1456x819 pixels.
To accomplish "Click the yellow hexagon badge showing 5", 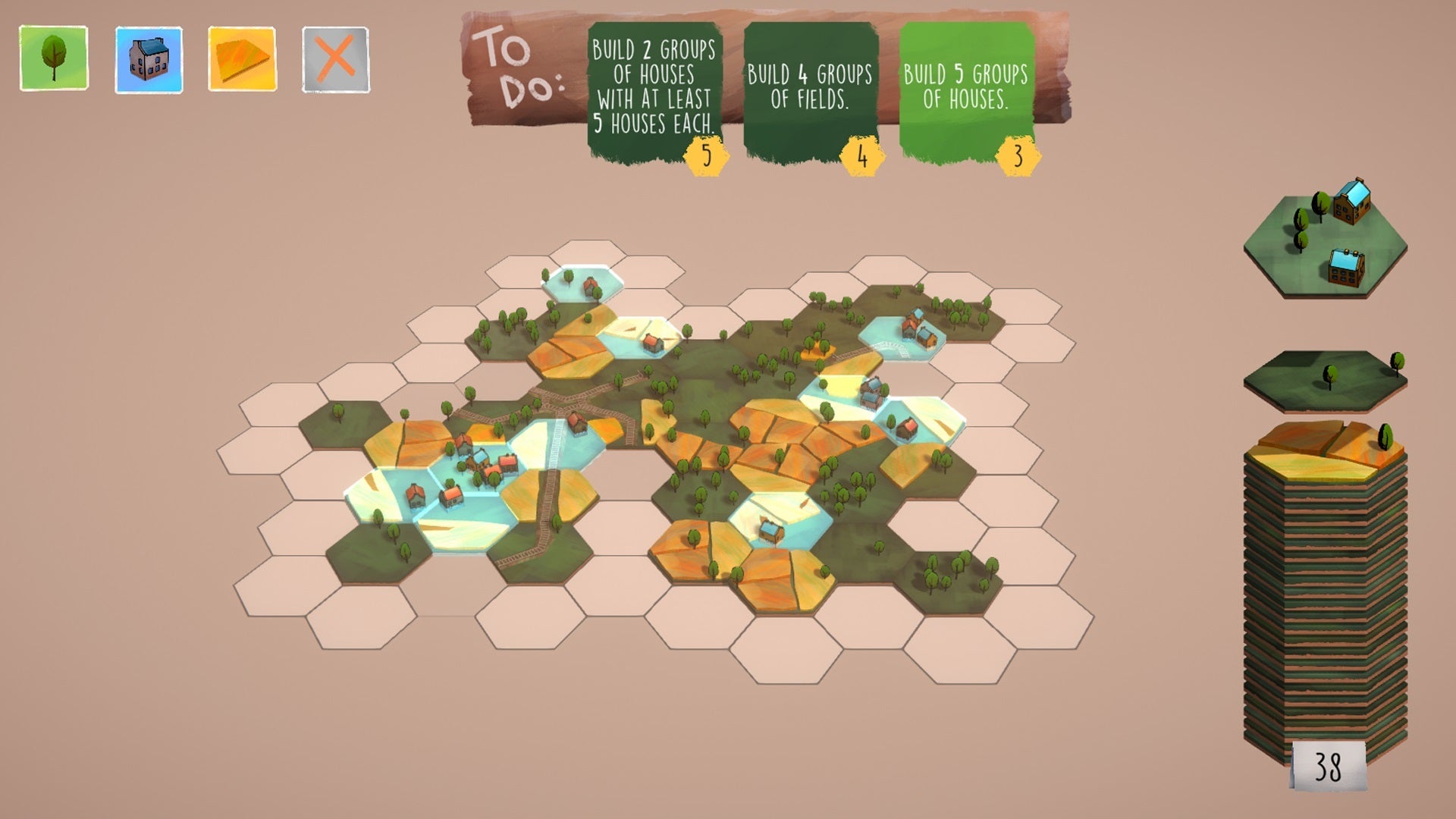I will [705, 154].
